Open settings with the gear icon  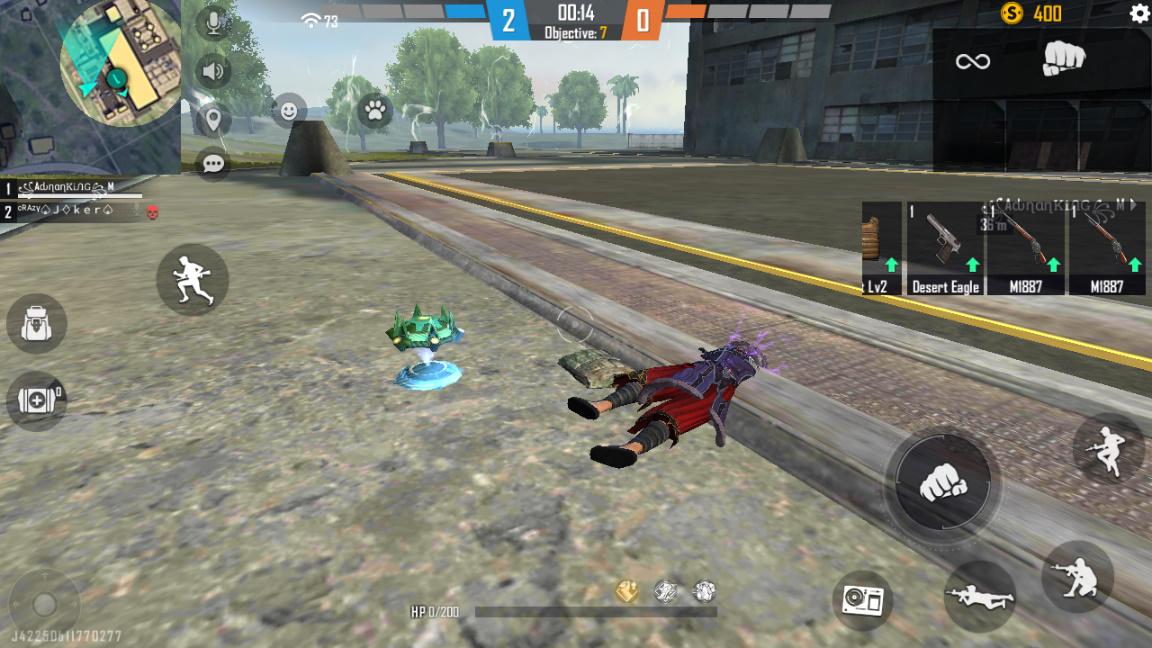[1139, 14]
